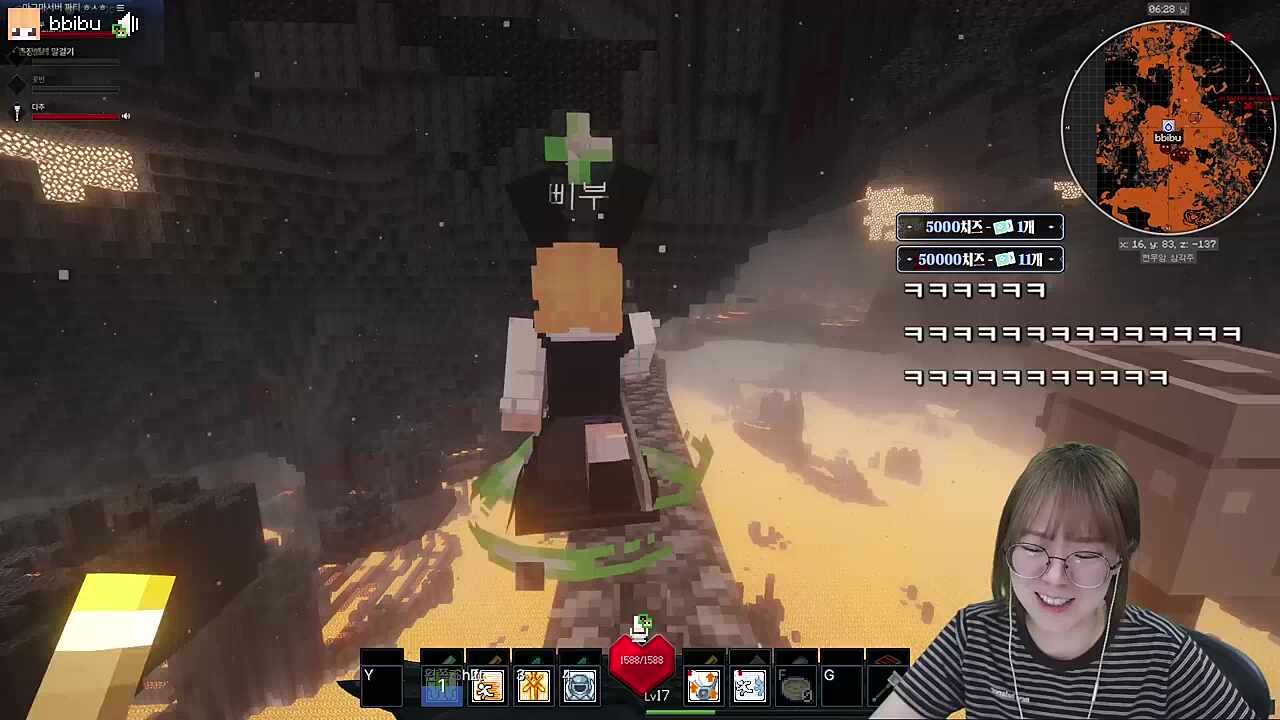The height and width of the screenshot is (720, 1280).
Task: Activate the helmet with orange arrows skill
Action: (703, 687)
